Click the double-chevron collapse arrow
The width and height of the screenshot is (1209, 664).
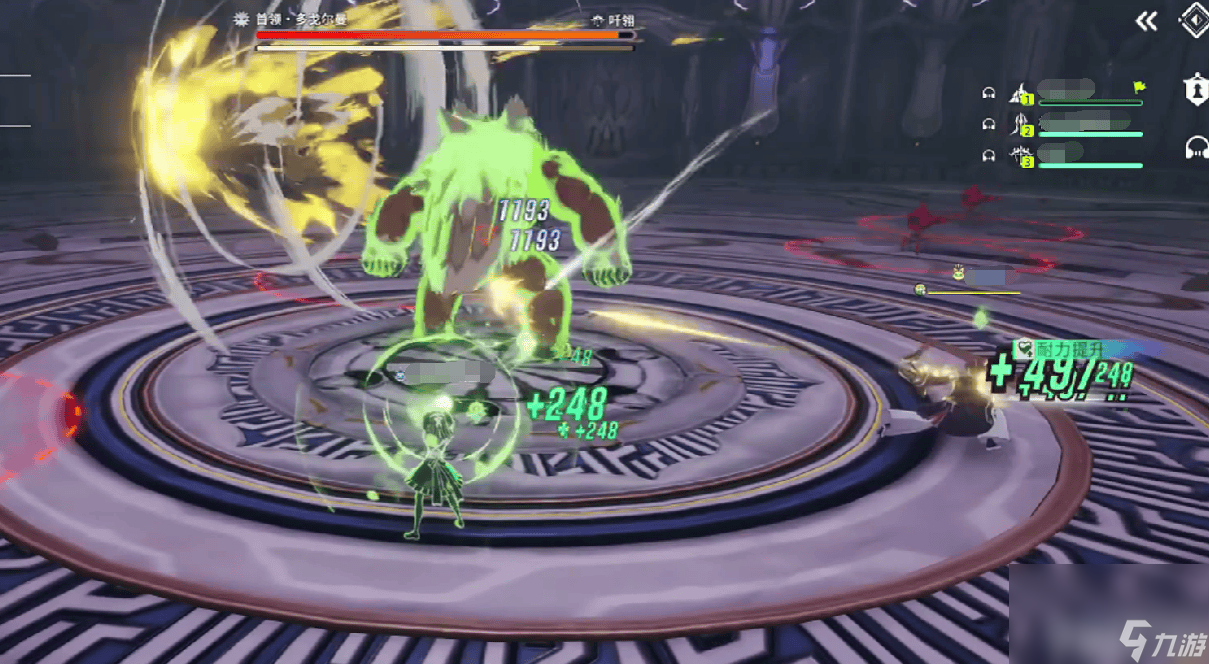1146,22
